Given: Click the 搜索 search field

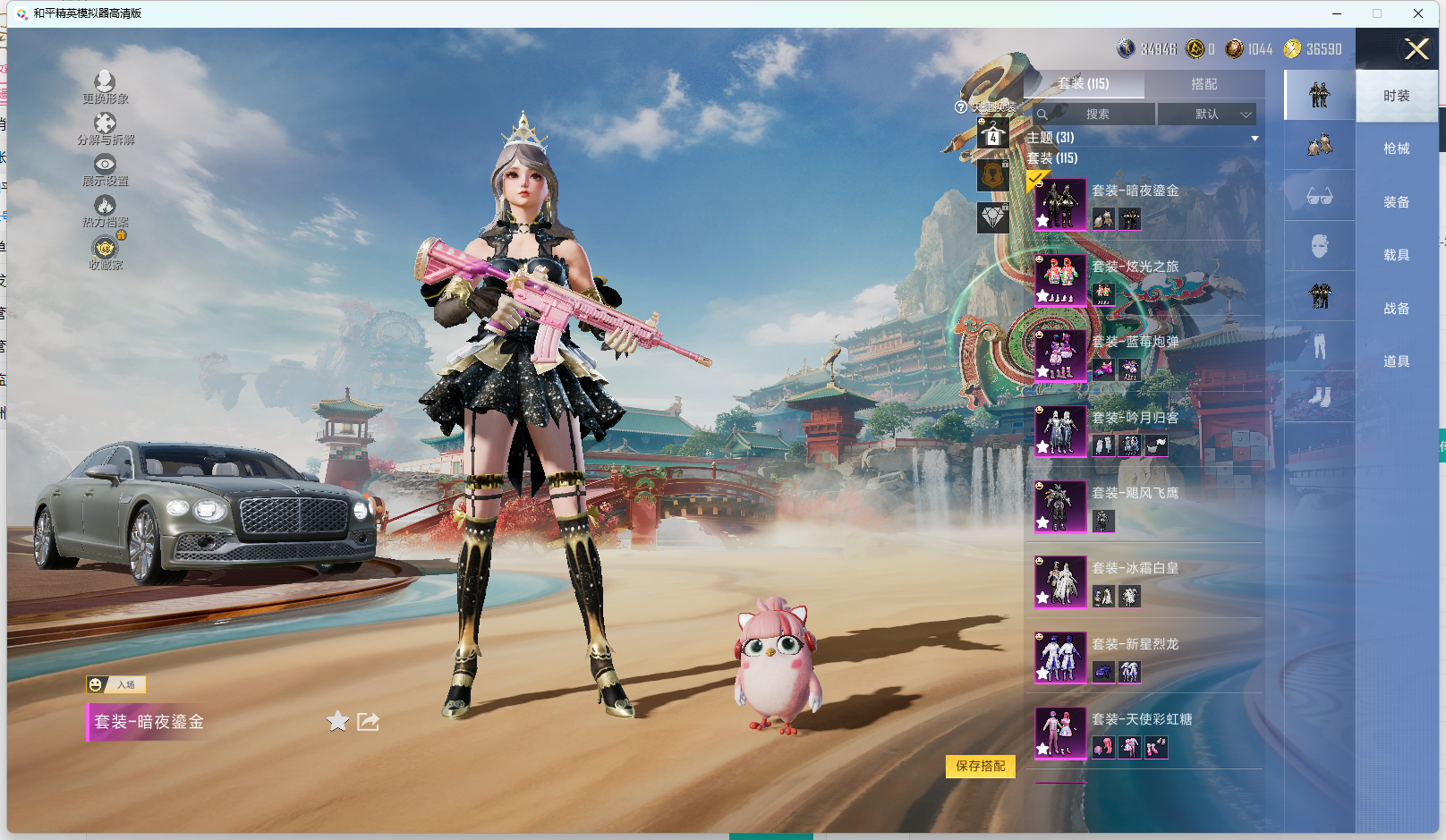Looking at the screenshot, I should coord(1096,115).
